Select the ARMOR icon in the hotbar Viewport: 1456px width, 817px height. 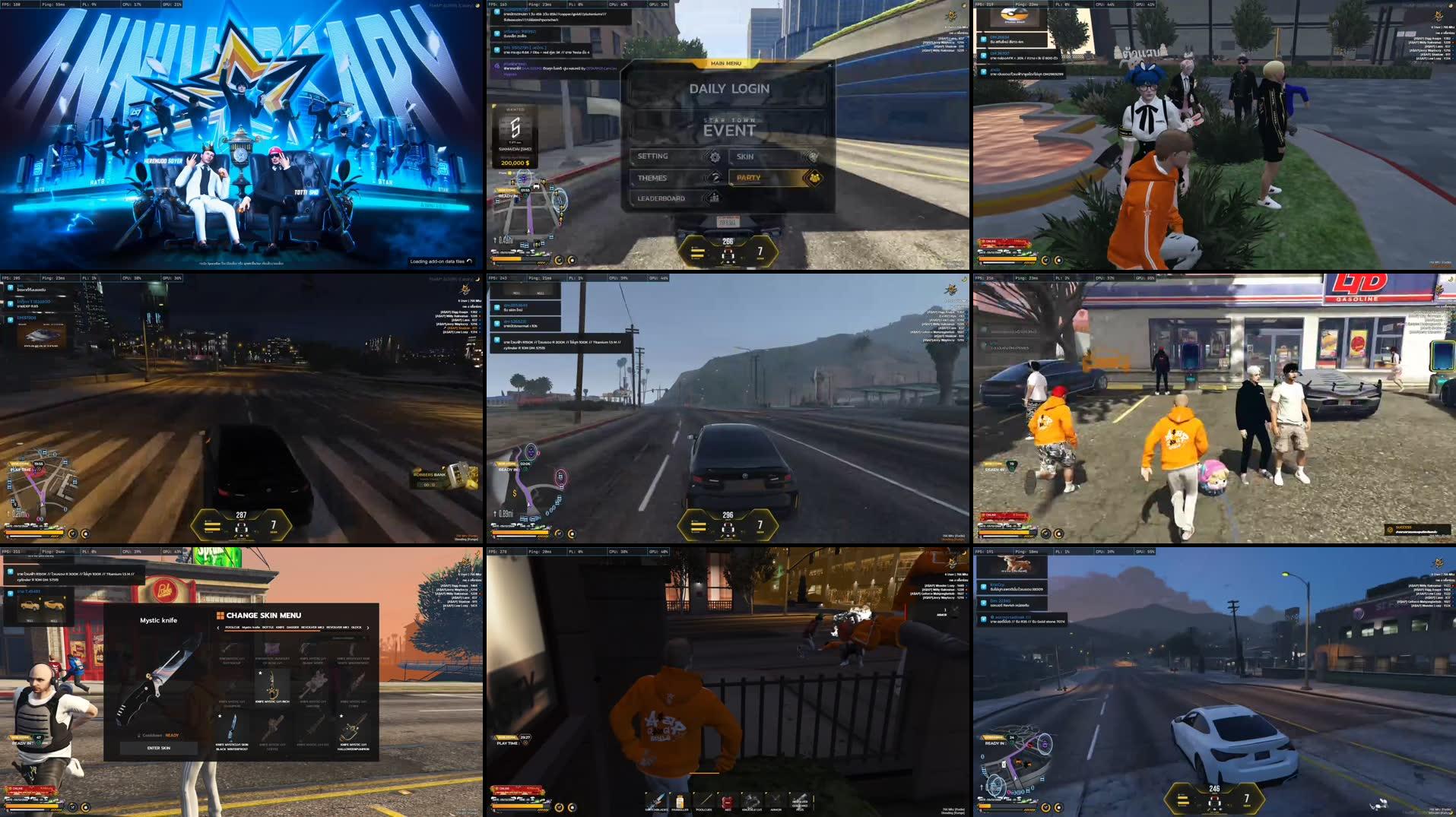pos(775,800)
